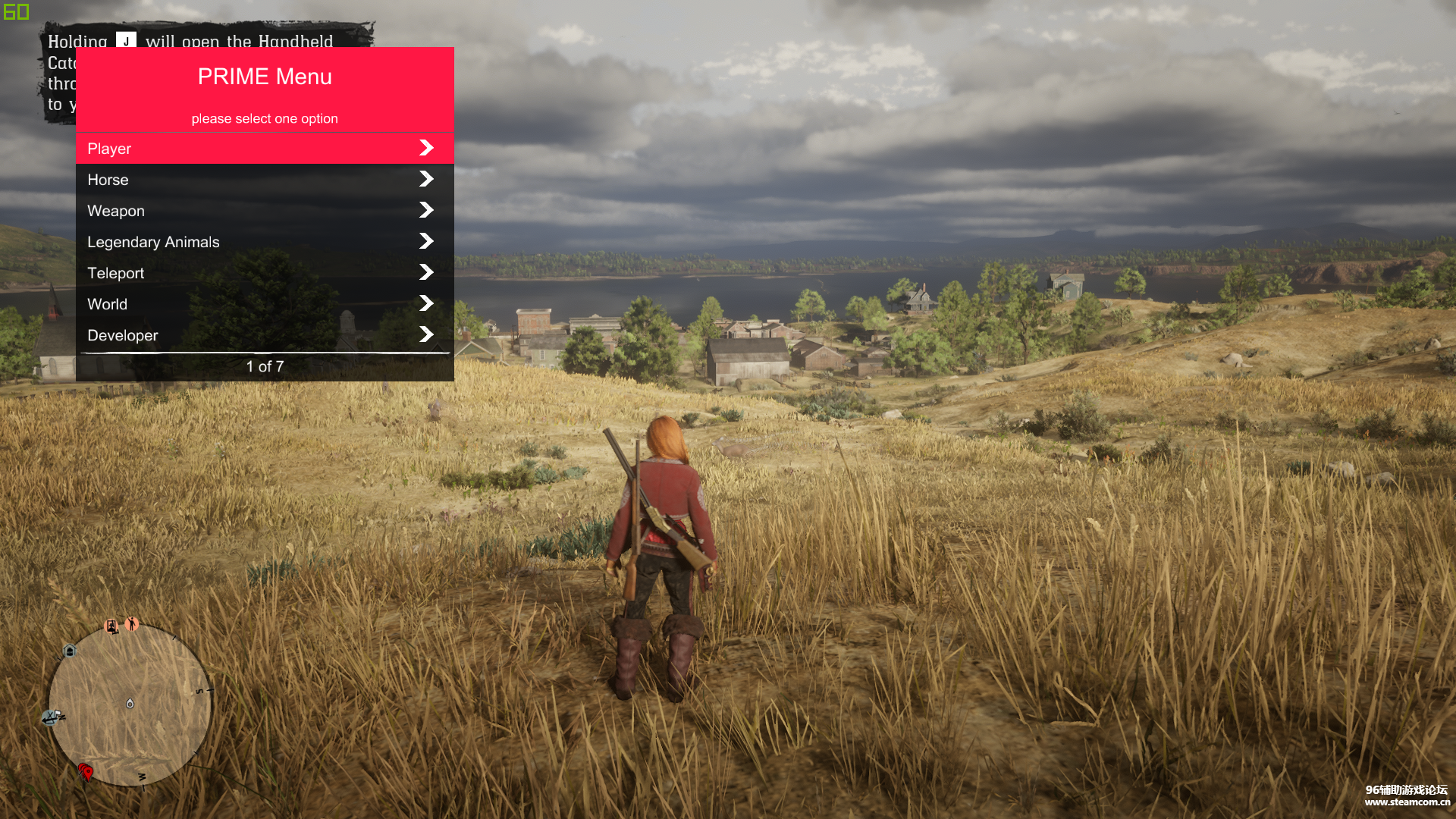Choose the Weapon option
Viewport: 1456px width, 819px height.
(264, 211)
